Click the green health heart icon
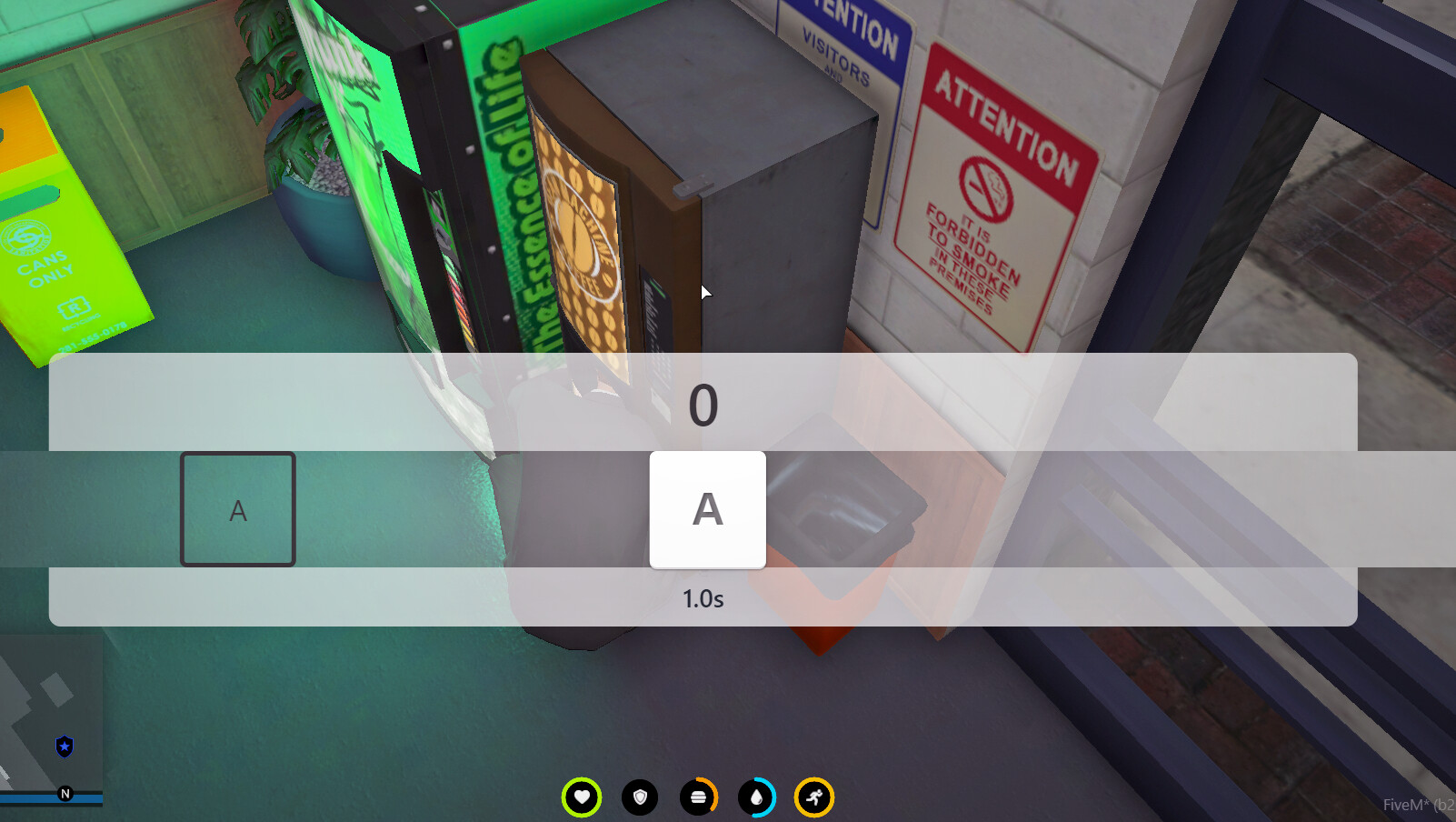The width and height of the screenshot is (1456, 822). (x=584, y=796)
